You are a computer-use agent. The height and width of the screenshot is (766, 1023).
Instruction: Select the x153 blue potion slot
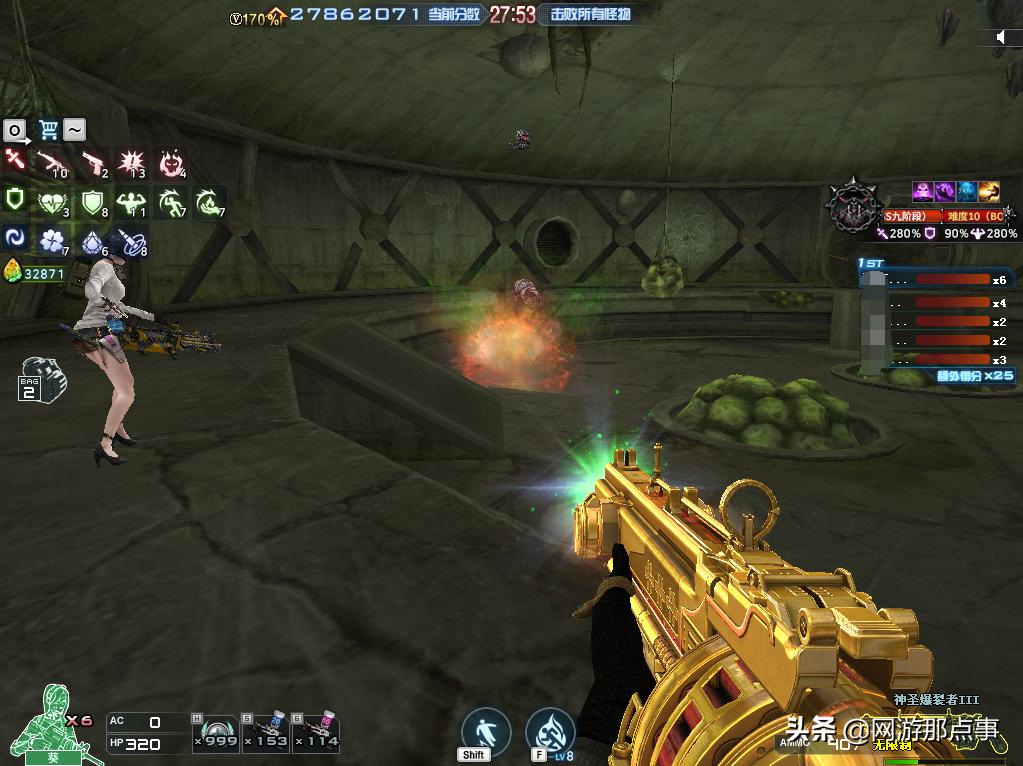(x=266, y=732)
